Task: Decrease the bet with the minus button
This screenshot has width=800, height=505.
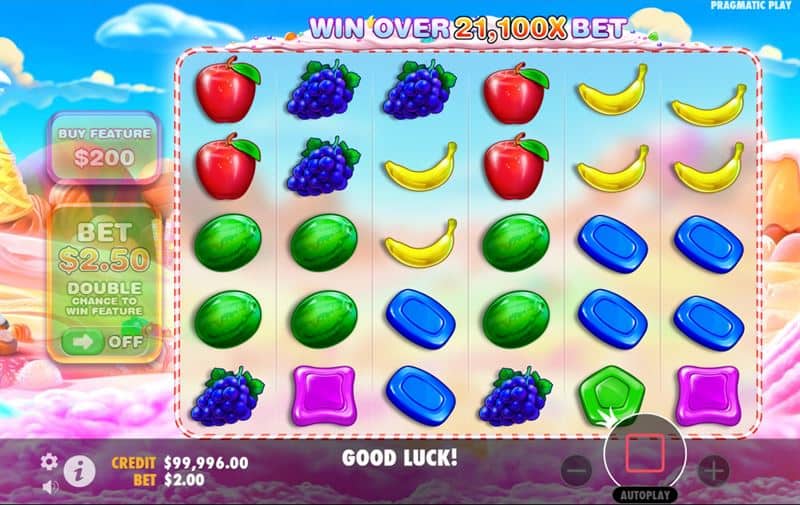Action: pos(575,469)
